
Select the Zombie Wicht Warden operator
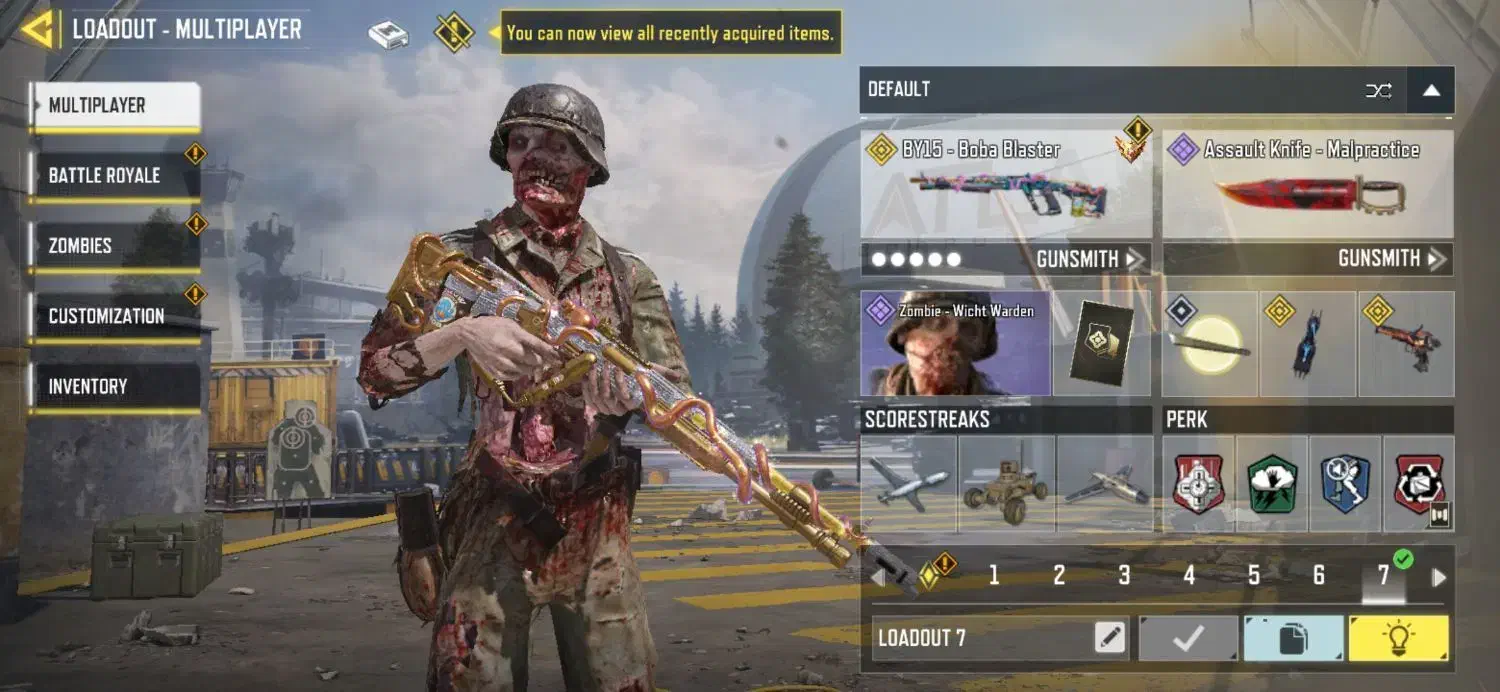(x=955, y=343)
